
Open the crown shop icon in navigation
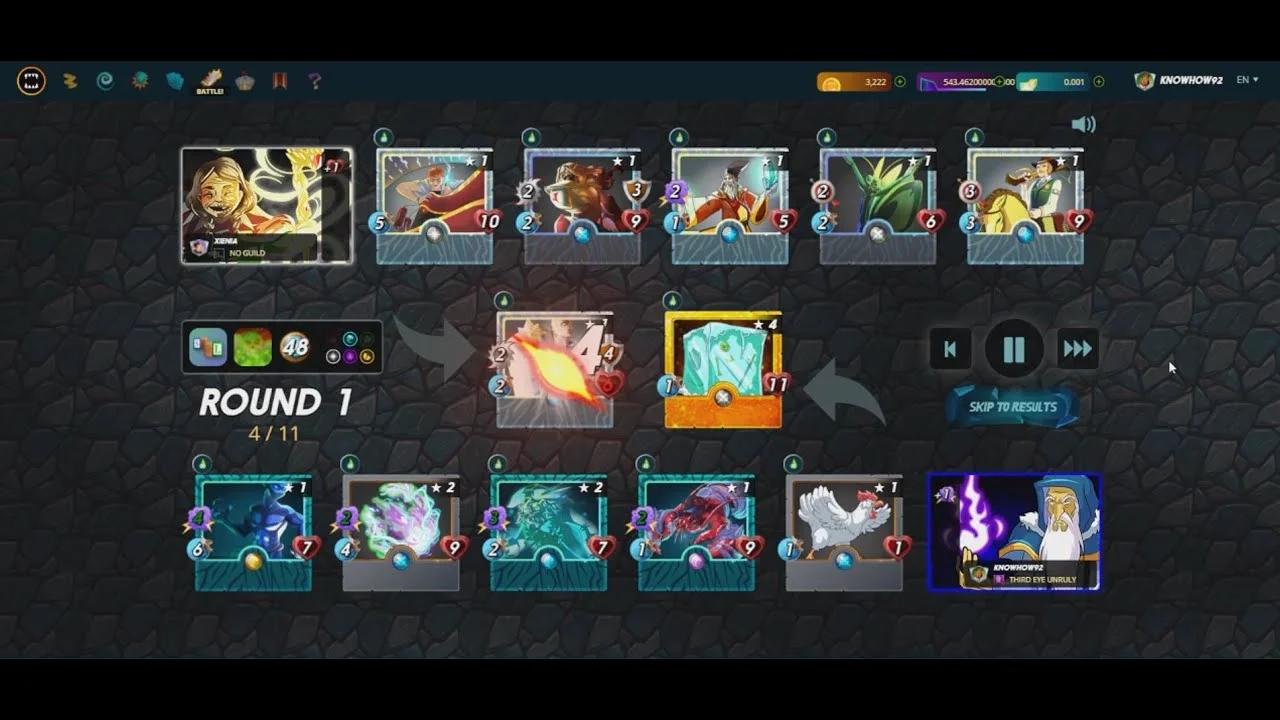[243, 81]
